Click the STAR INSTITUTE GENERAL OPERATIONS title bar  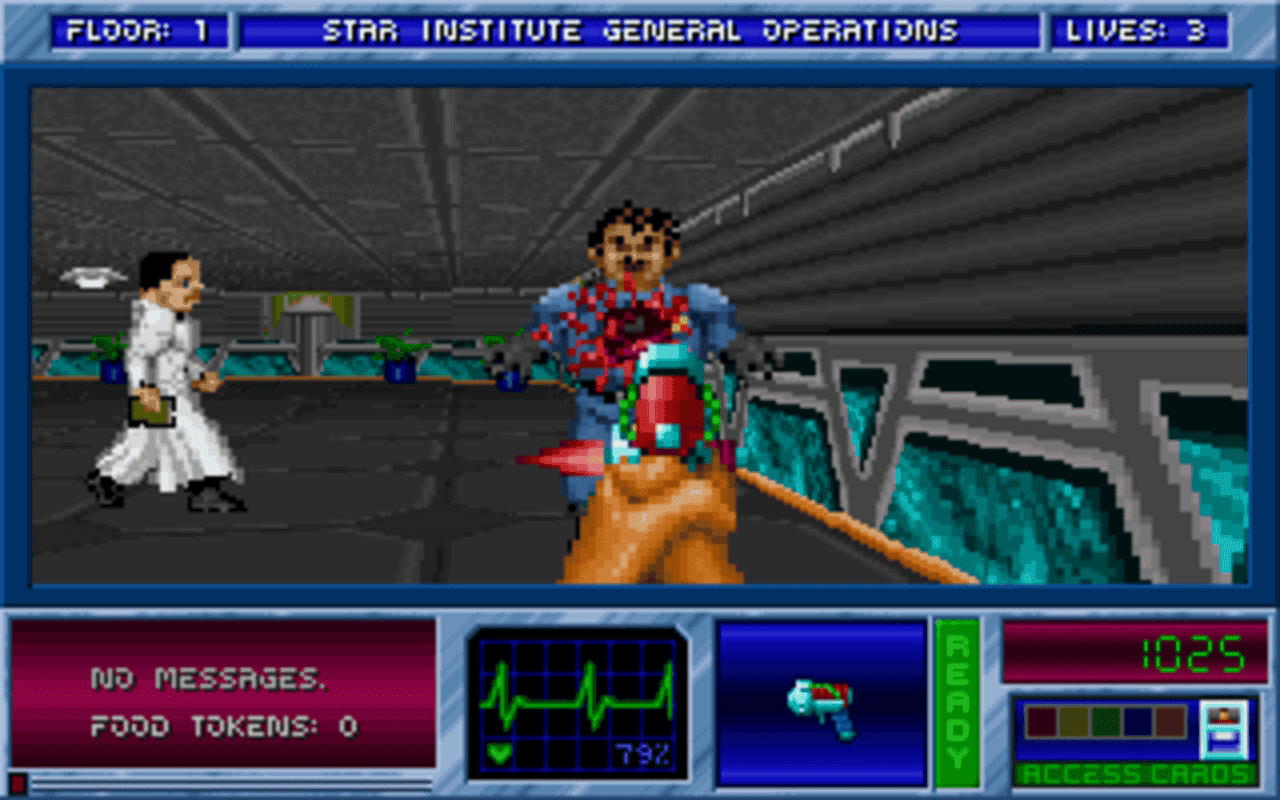(x=640, y=30)
